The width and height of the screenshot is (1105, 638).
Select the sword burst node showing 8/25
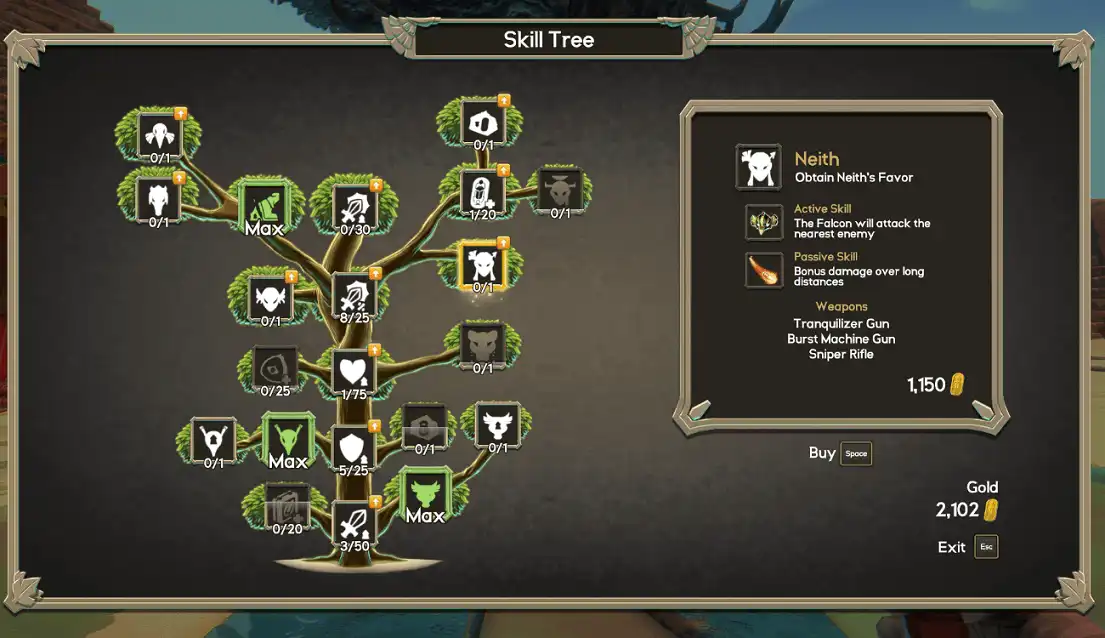click(x=353, y=295)
